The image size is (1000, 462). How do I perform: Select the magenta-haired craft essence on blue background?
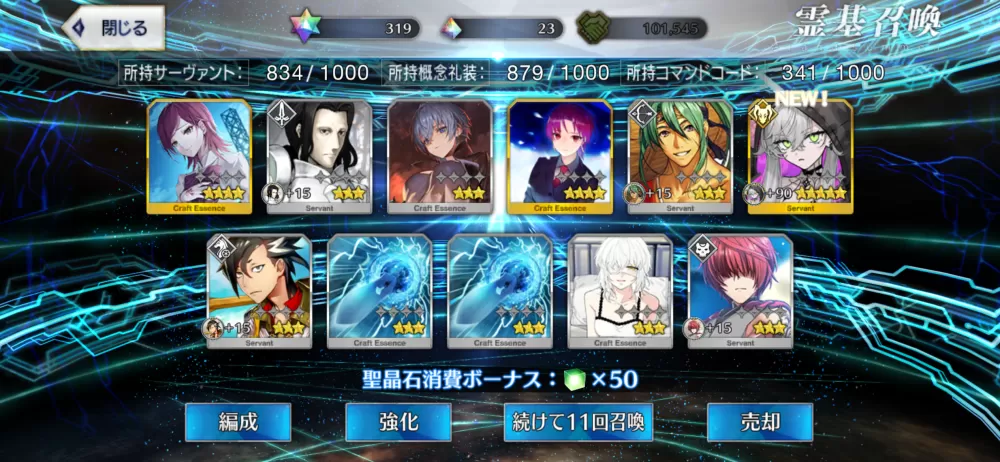[559, 156]
